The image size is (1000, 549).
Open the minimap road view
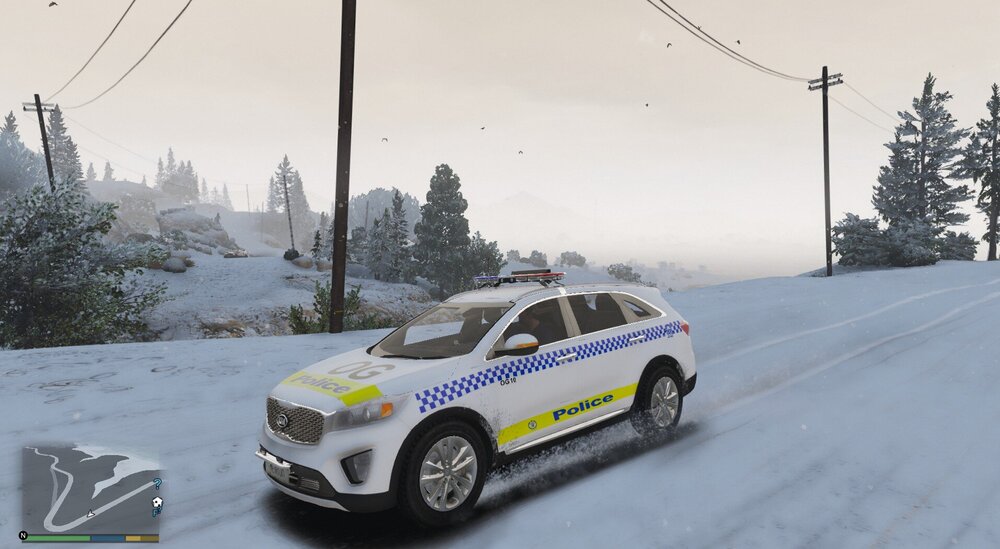click(x=90, y=489)
